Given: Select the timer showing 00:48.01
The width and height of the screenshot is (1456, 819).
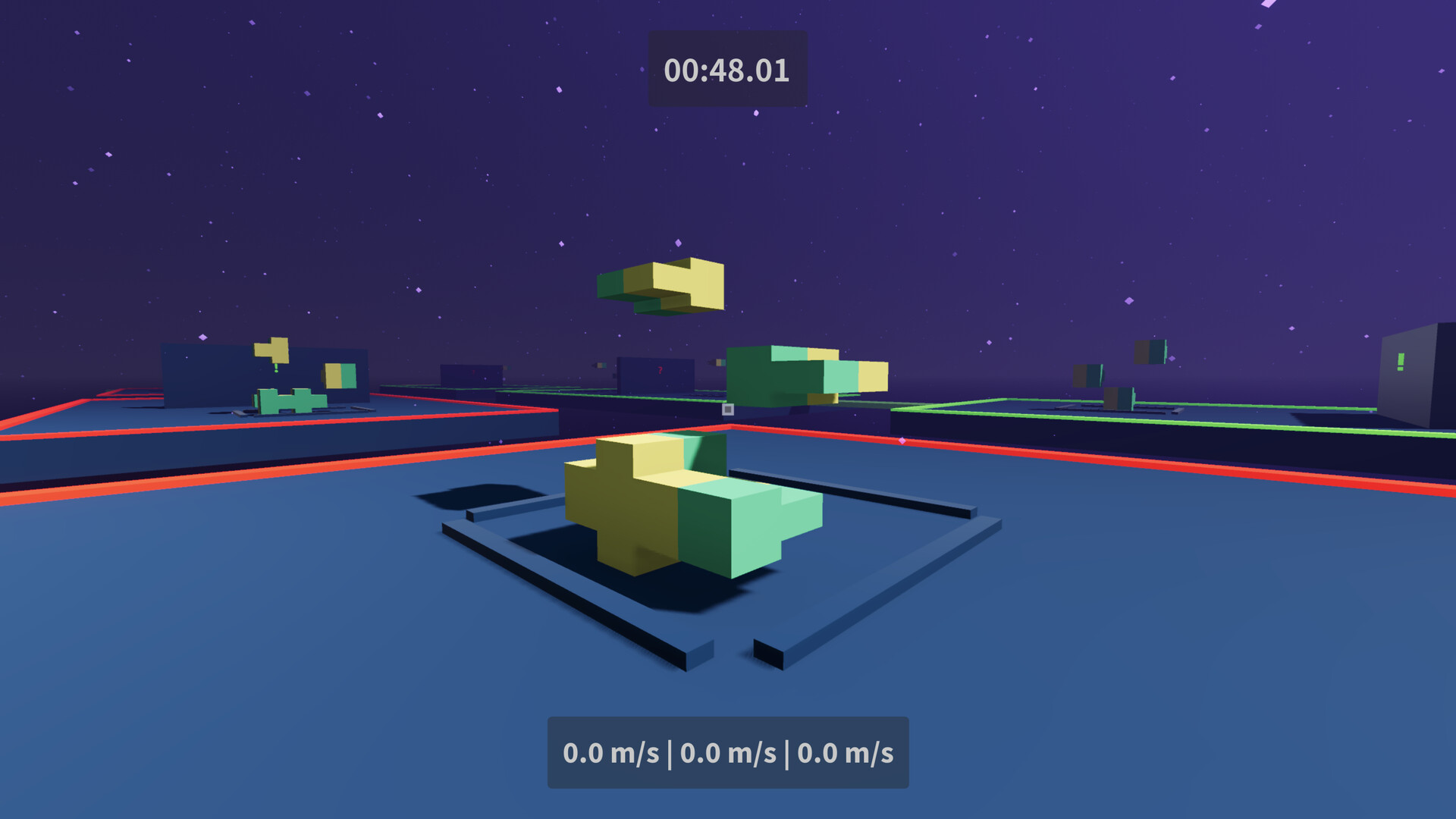Looking at the screenshot, I should (x=725, y=71).
